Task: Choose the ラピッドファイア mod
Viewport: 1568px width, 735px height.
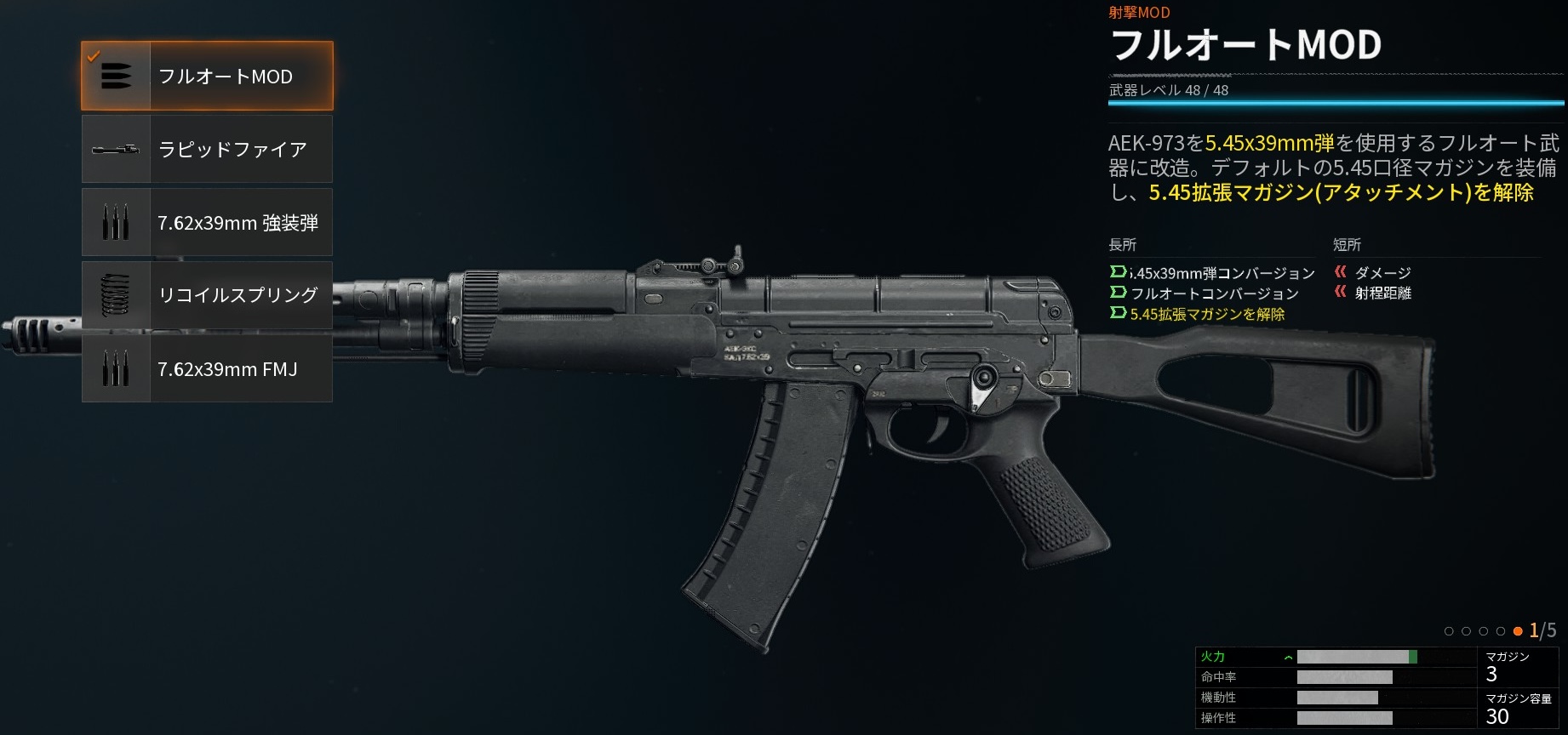Action: (x=207, y=150)
